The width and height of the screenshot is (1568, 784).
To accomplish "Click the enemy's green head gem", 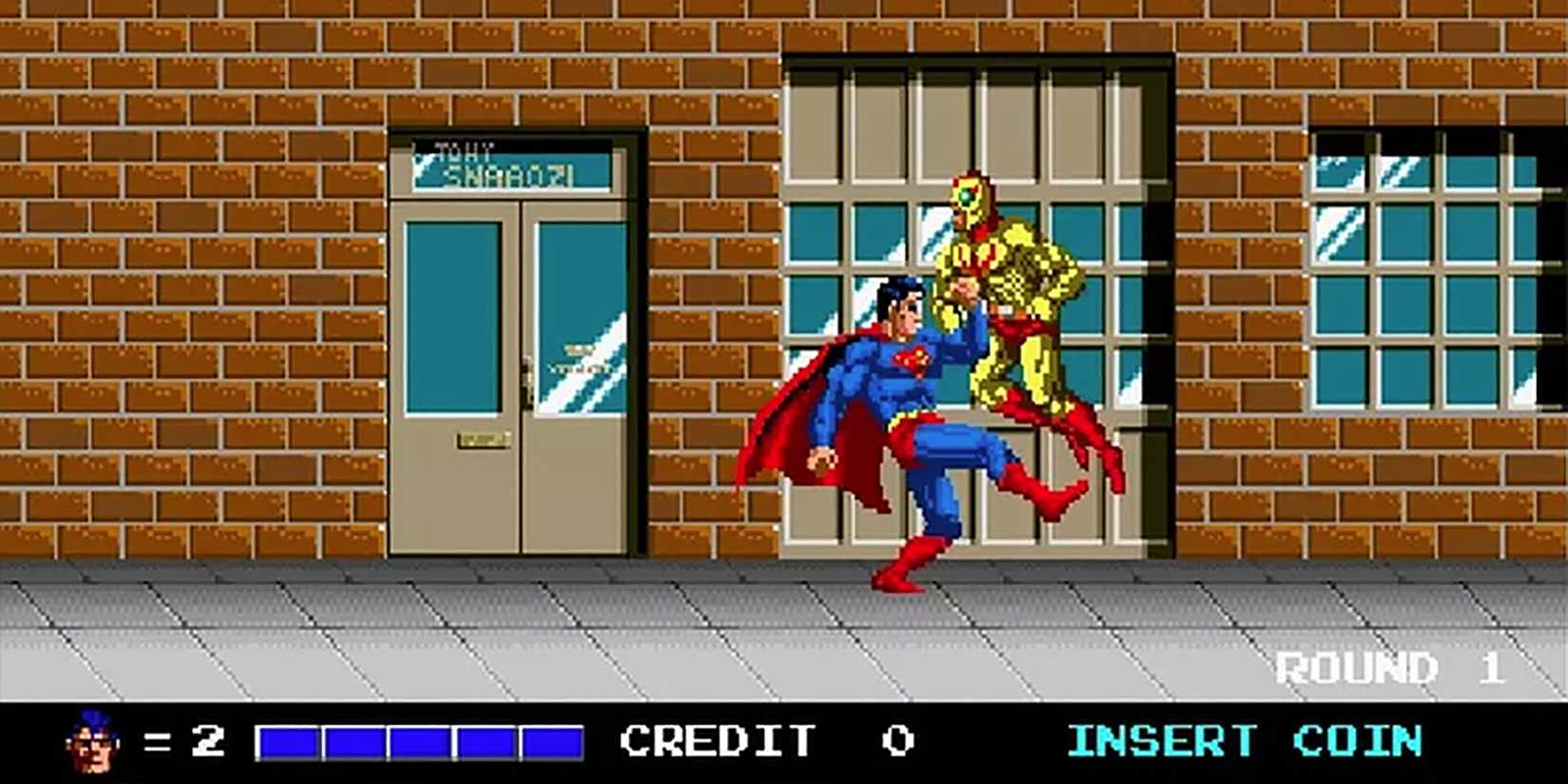I will [966, 195].
